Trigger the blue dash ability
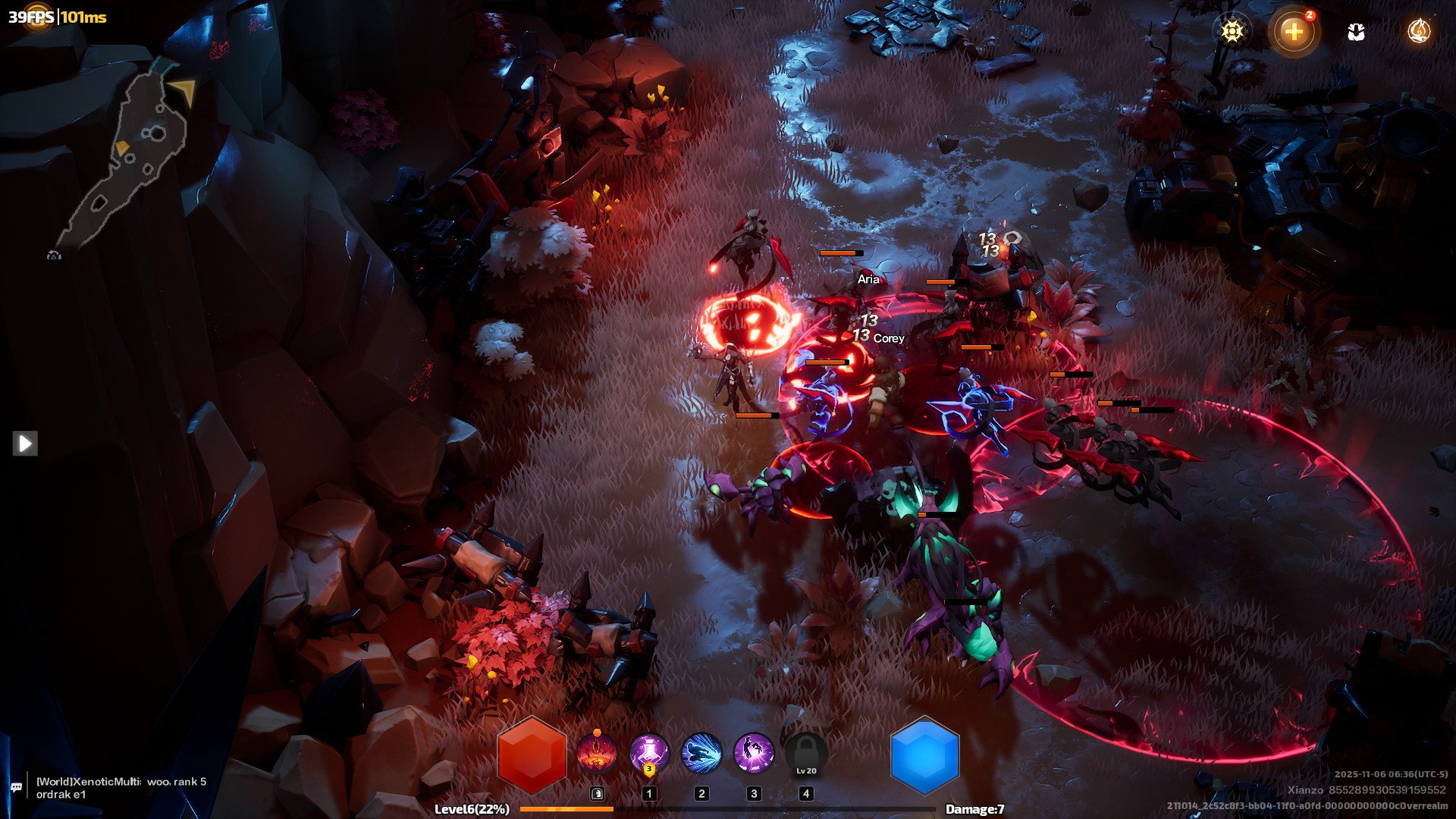 pyautogui.click(x=701, y=754)
